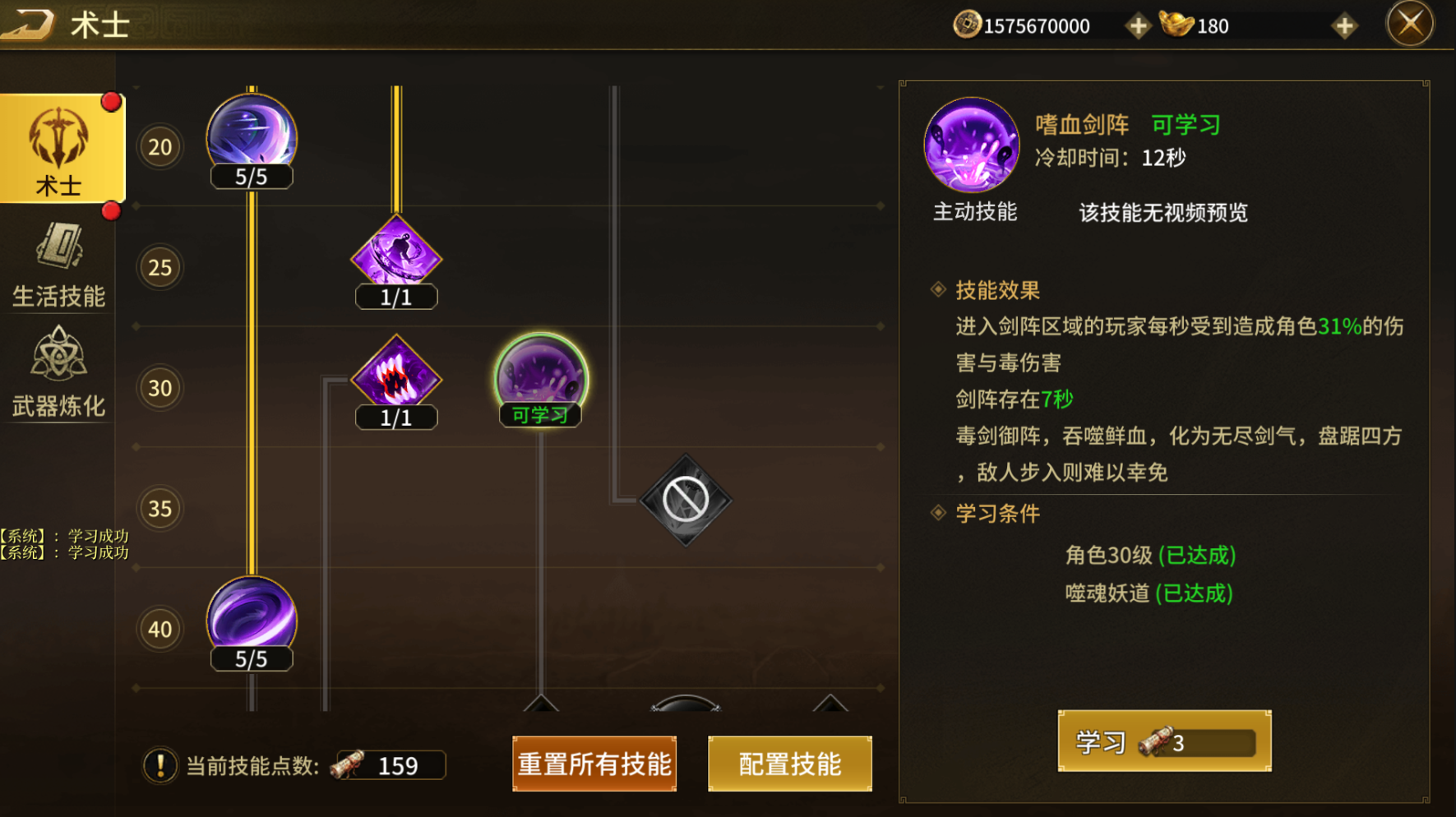
Task: Select the level 40 swirl skill orb
Action: [252, 618]
